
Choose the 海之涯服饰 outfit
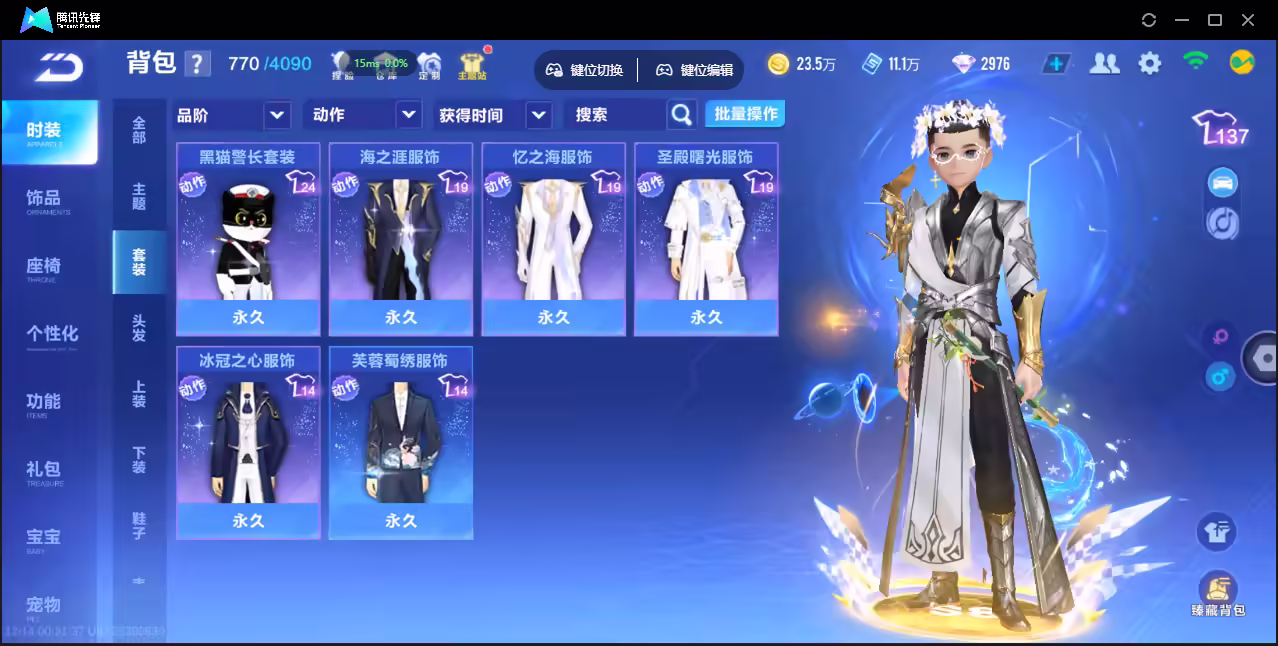400,238
